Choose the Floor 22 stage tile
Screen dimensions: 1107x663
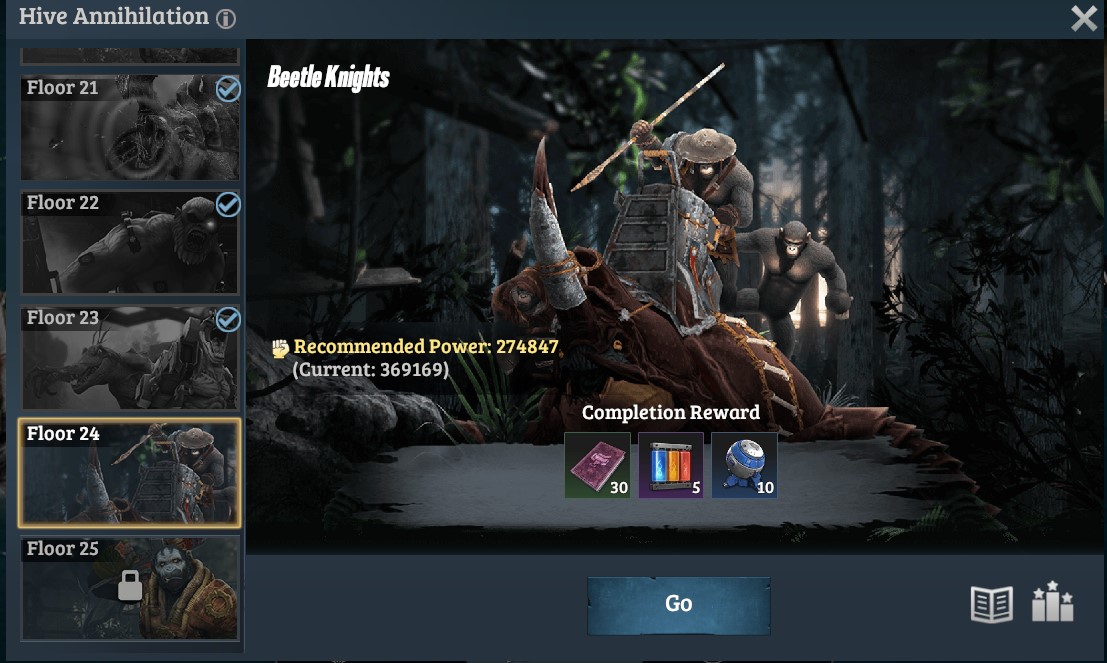click(x=130, y=242)
